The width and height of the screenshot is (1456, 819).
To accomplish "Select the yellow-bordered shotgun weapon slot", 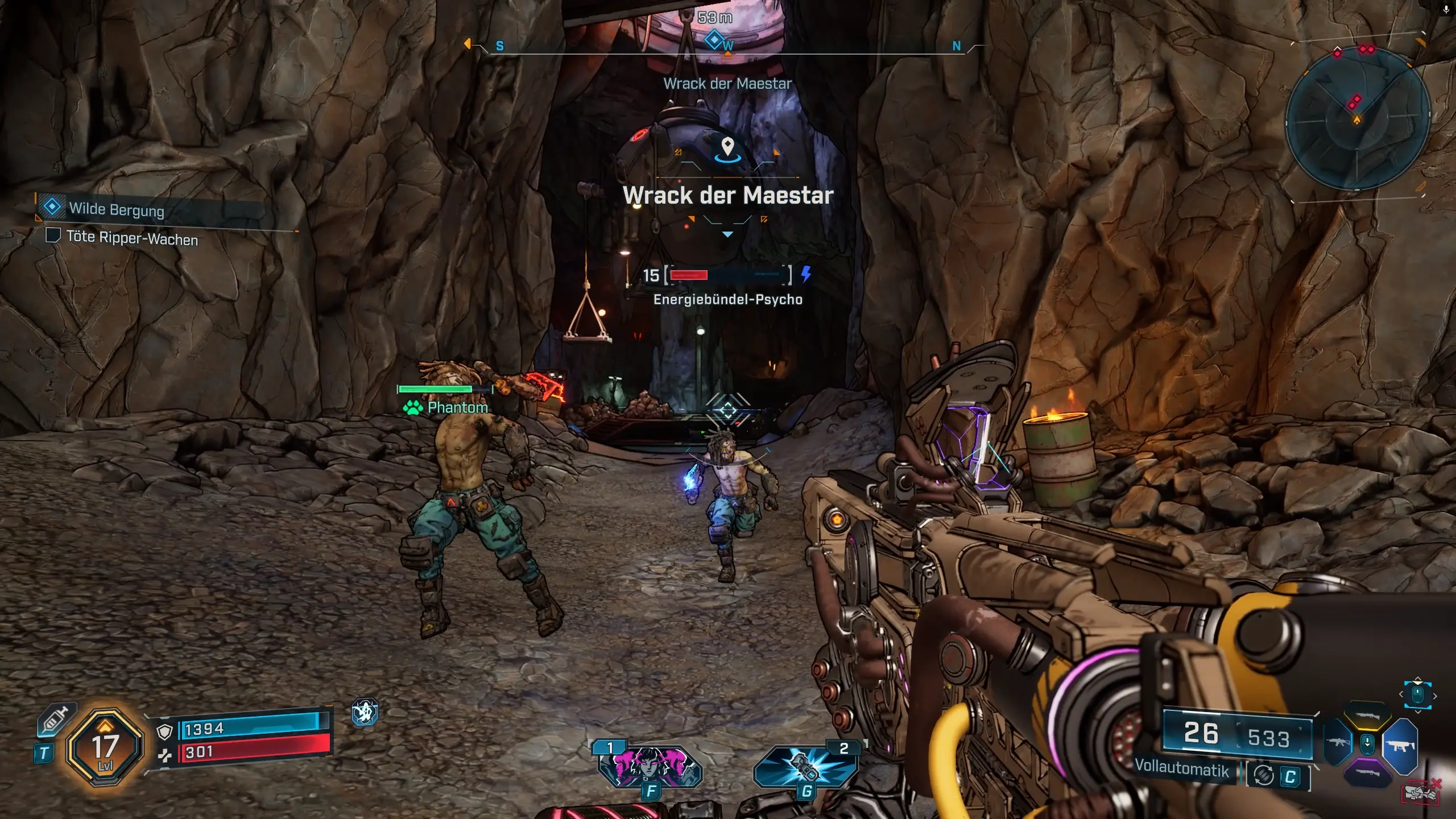I will point(1367,716).
